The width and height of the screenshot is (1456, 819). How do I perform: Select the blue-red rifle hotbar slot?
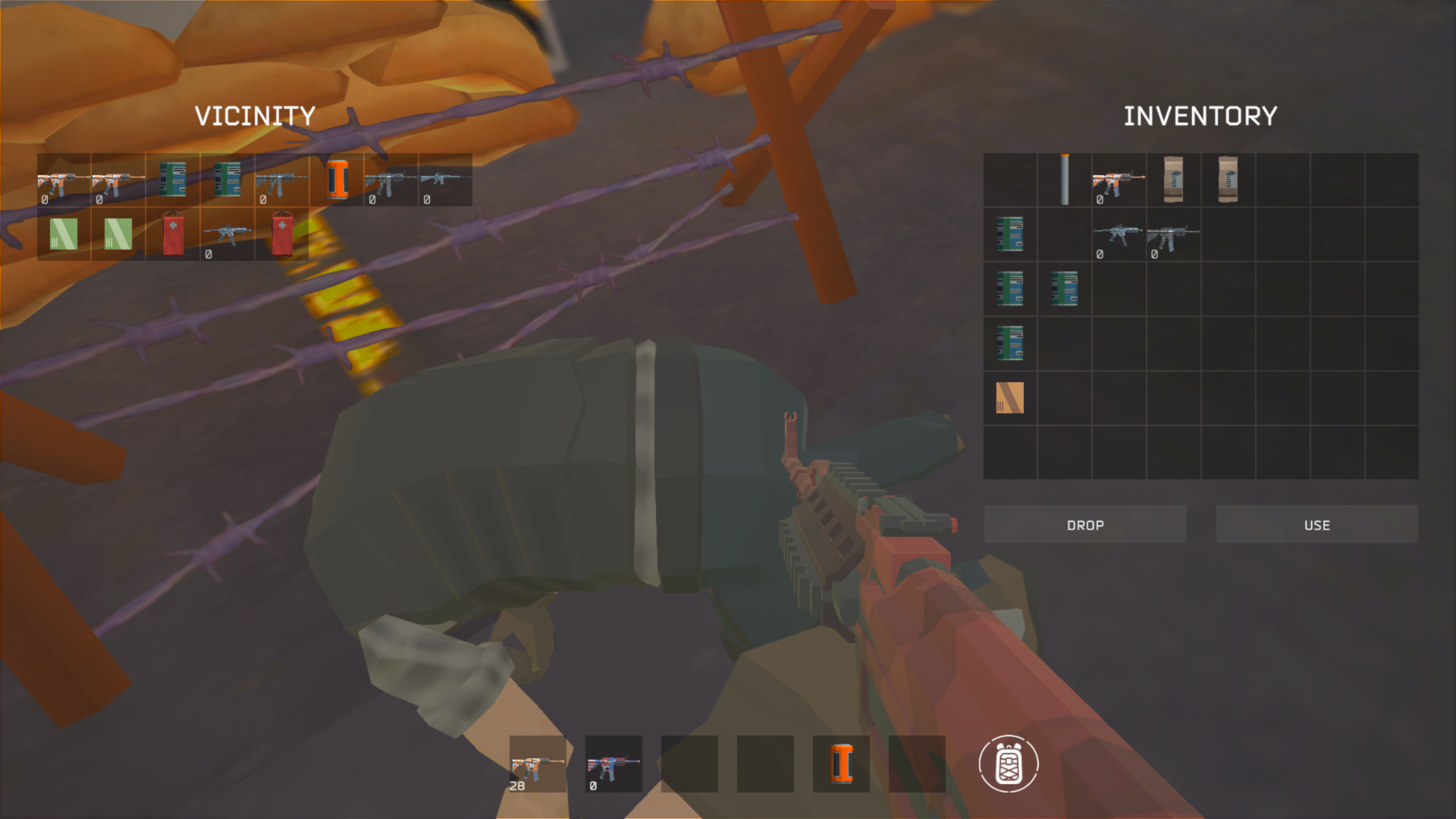(x=611, y=764)
